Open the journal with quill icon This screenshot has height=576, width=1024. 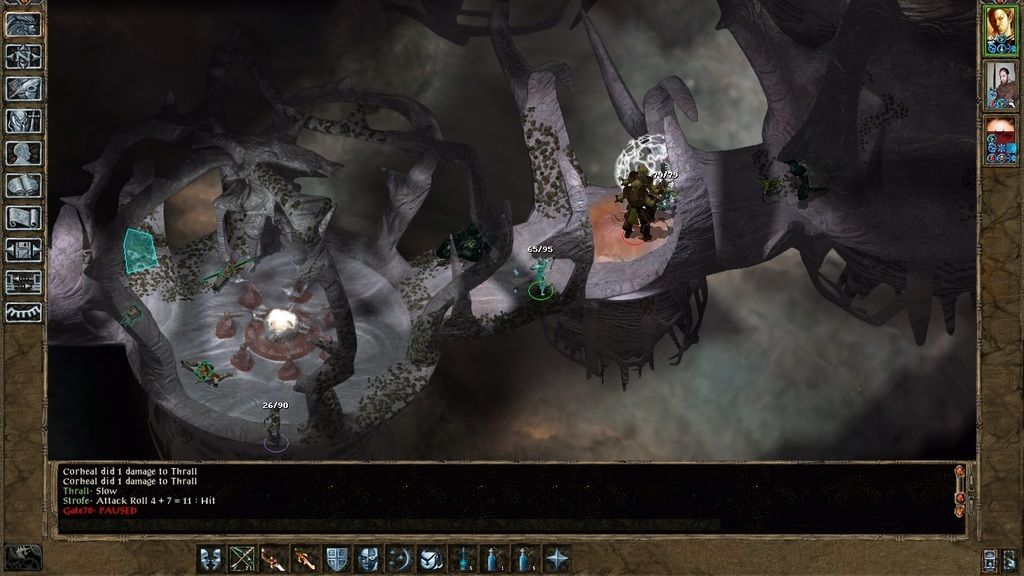pos(24,88)
